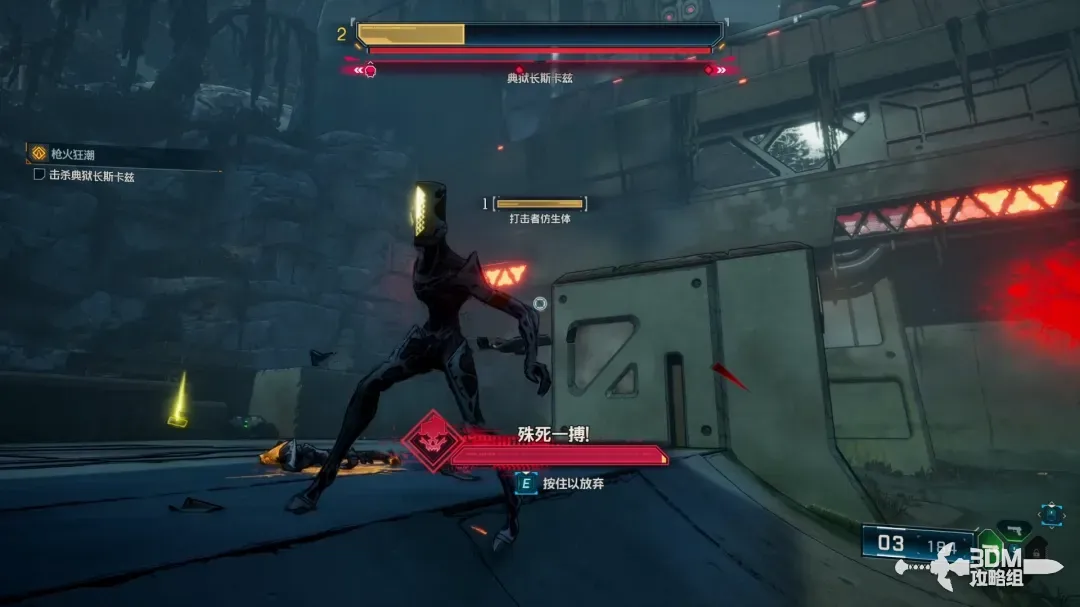Select the pistol weapon slot
The height and width of the screenshot is (607, 1080).
tap(1014, 529)
